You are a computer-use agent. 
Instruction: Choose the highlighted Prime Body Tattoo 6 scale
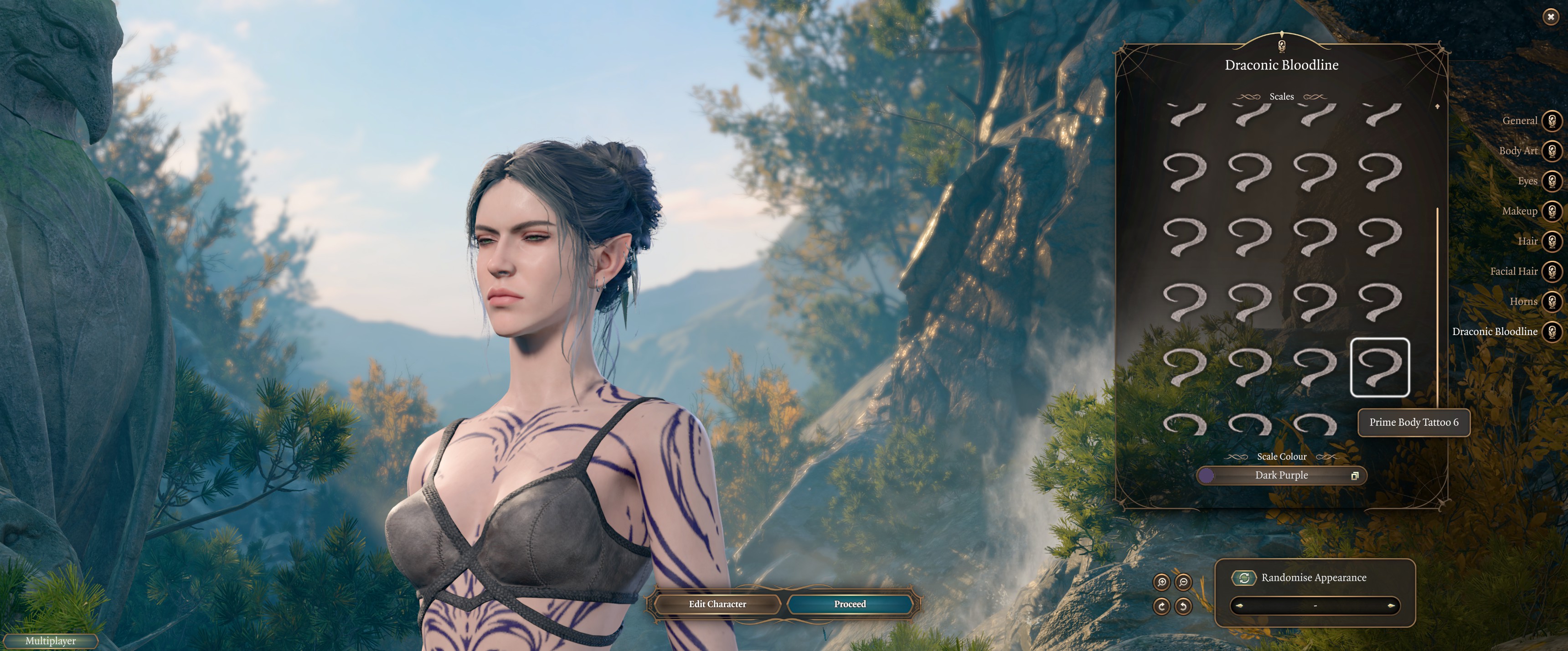pyautogui.click(x=1379, y=367)
